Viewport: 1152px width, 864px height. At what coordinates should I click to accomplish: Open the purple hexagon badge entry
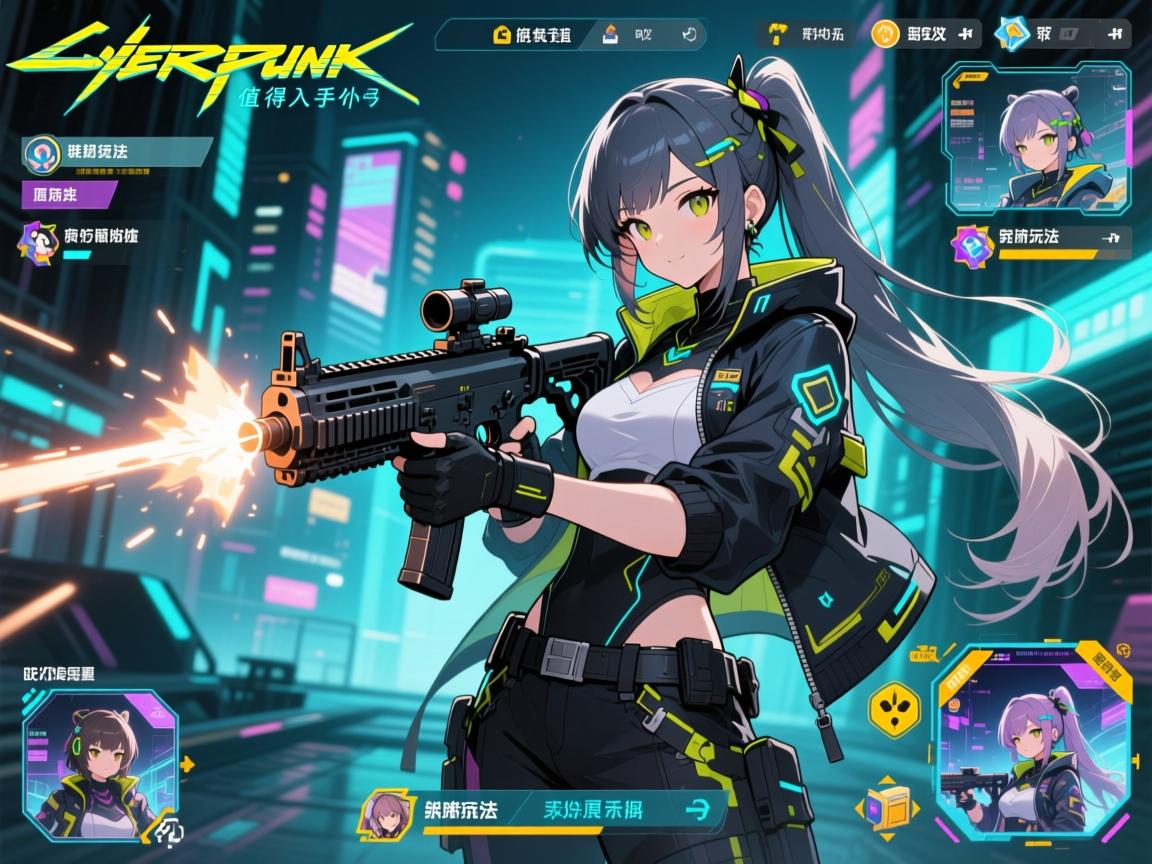point(969,242)
